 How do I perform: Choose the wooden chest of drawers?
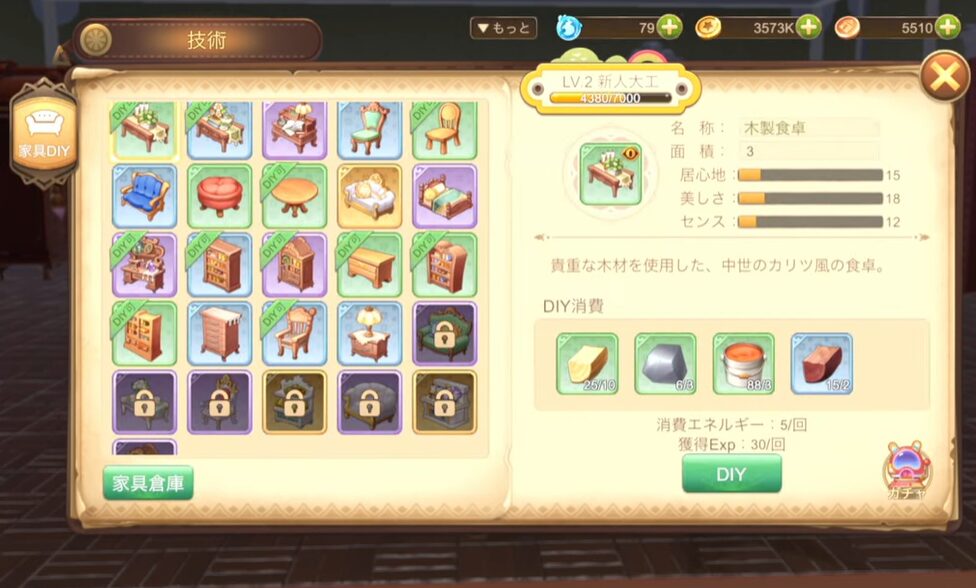pos(219,334)
